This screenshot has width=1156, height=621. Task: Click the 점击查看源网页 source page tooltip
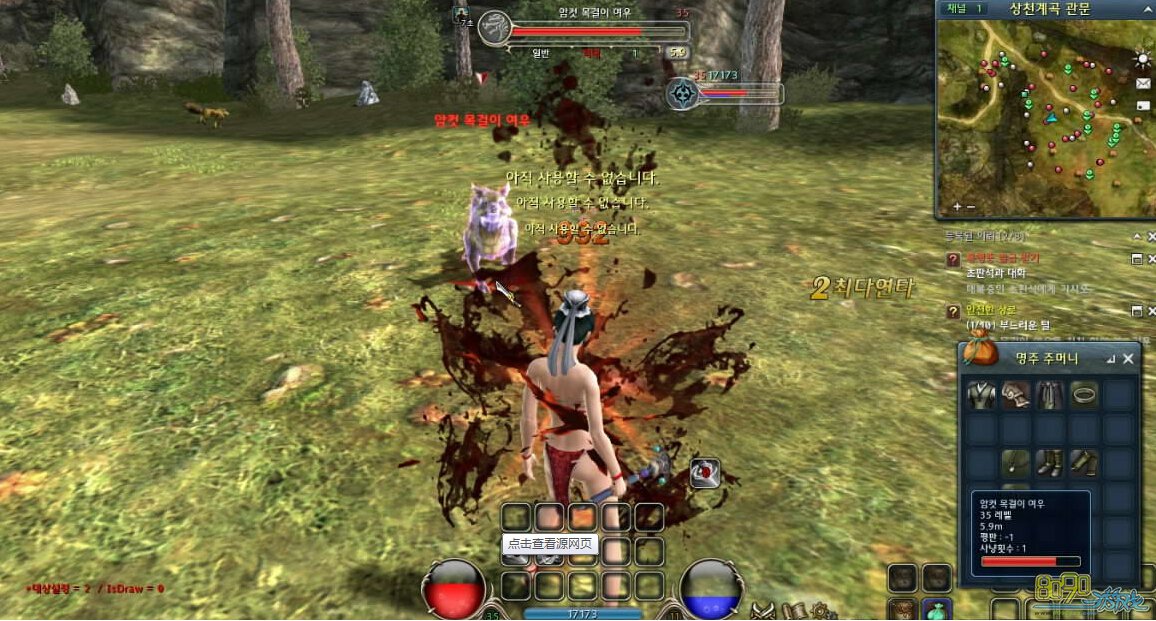pyautogui.click(x=550, y=545)
